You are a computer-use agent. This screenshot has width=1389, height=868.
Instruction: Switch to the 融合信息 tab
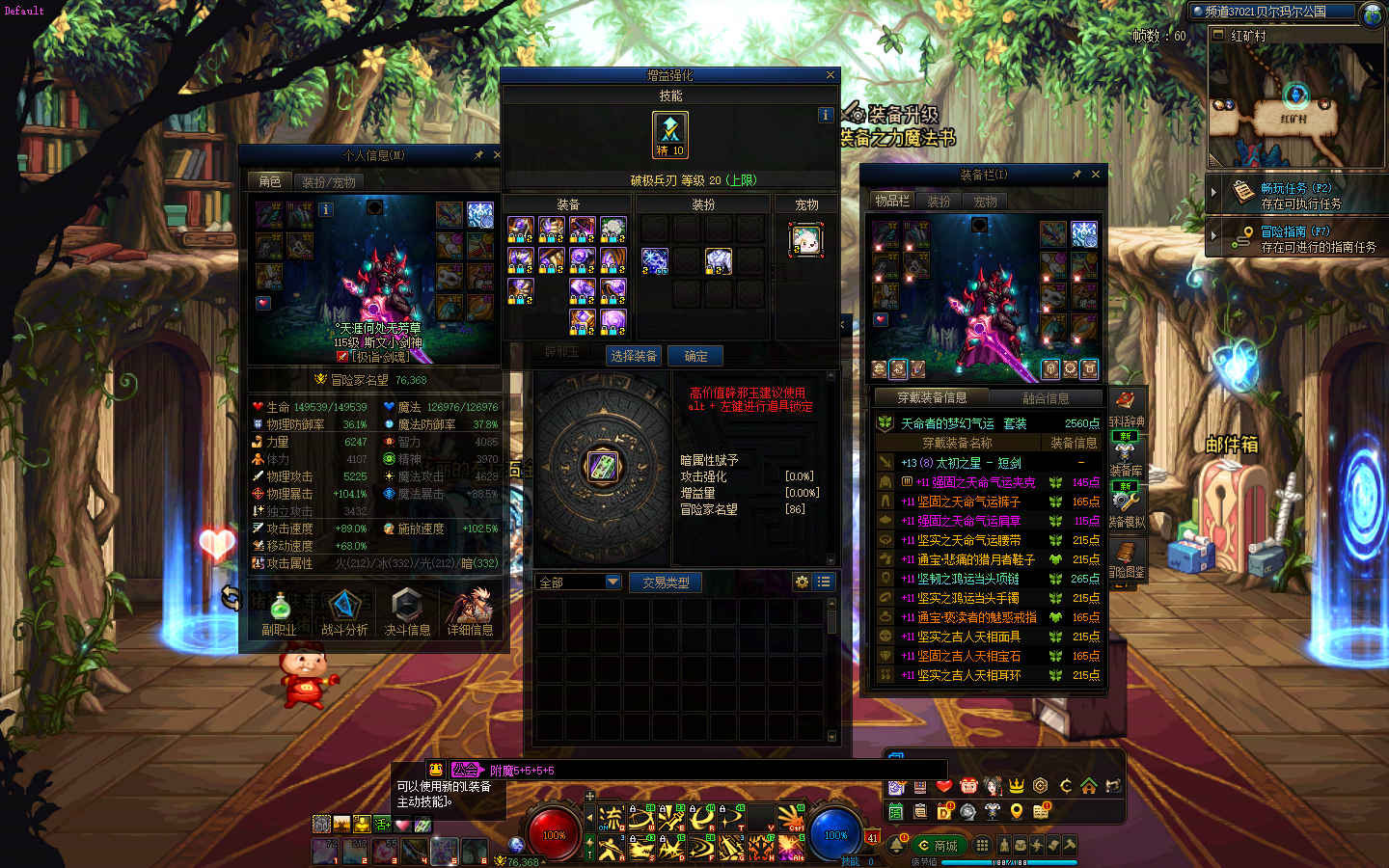pyautogui.click(x=1046, y=398)
